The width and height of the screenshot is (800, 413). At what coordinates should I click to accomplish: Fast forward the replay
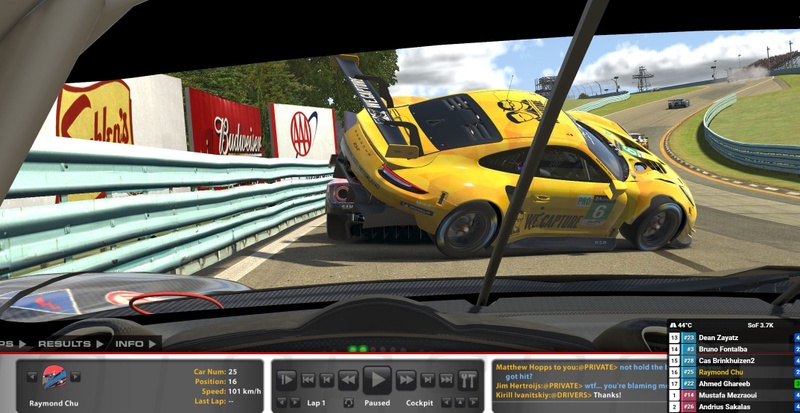[406, 379]
